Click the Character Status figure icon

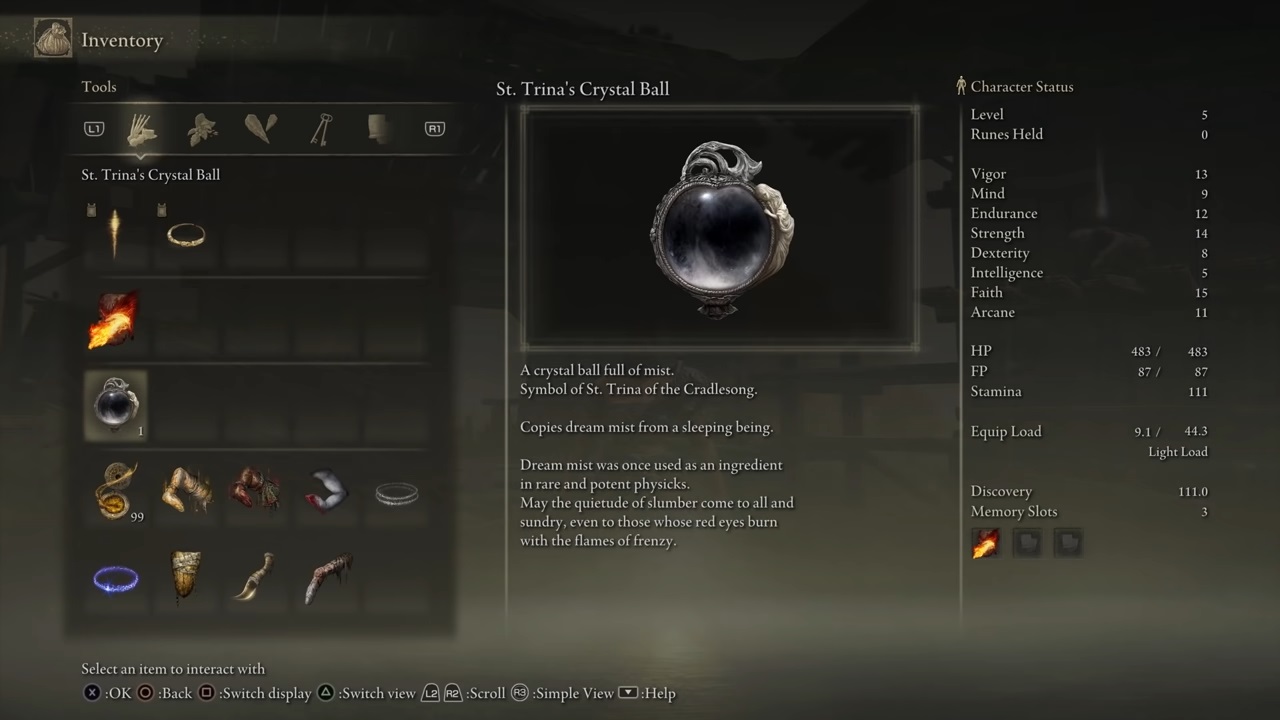point(961,86)
